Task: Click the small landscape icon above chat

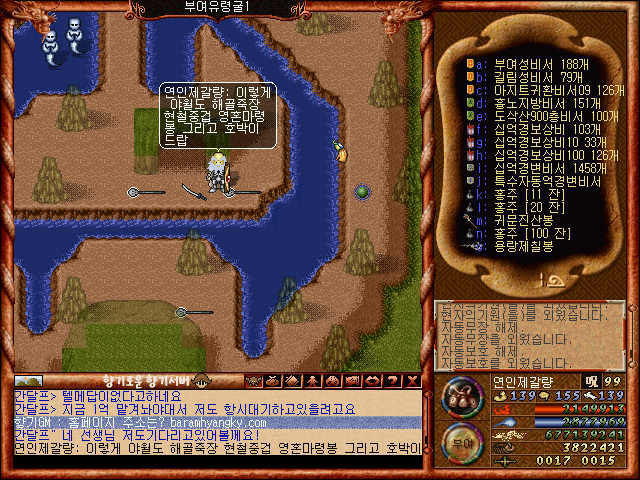Action: (x=28, y=381)
